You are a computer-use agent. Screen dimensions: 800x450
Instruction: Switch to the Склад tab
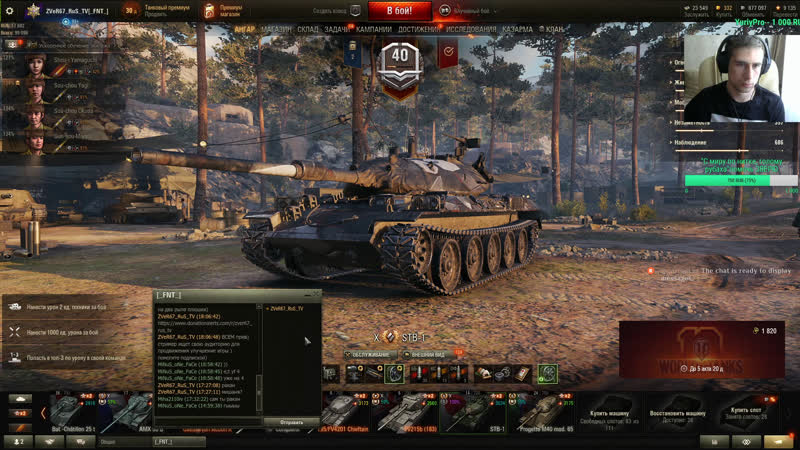click(308, 30)
